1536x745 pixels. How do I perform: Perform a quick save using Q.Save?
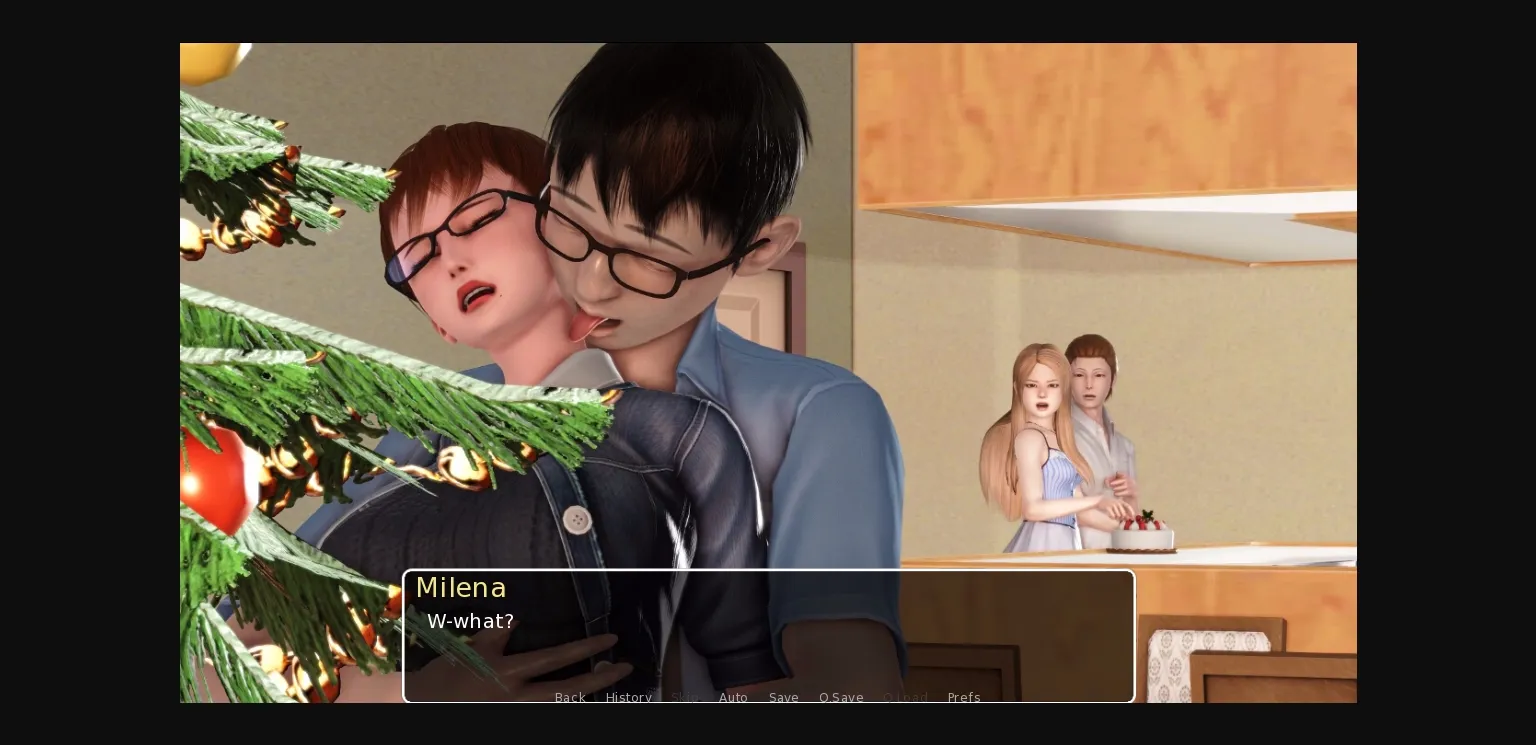pos(841,697)
